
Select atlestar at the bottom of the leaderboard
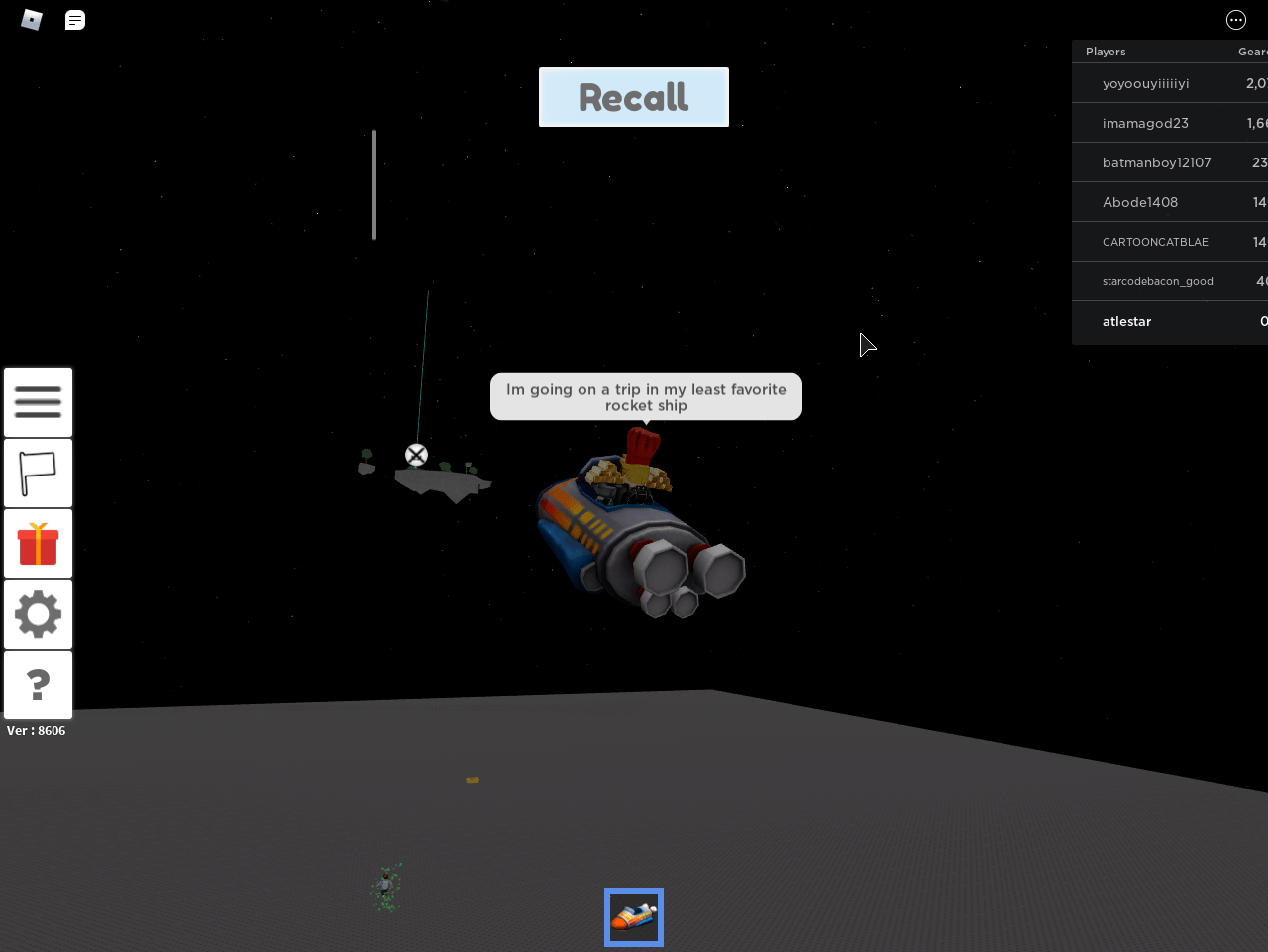click(1127, 321)
